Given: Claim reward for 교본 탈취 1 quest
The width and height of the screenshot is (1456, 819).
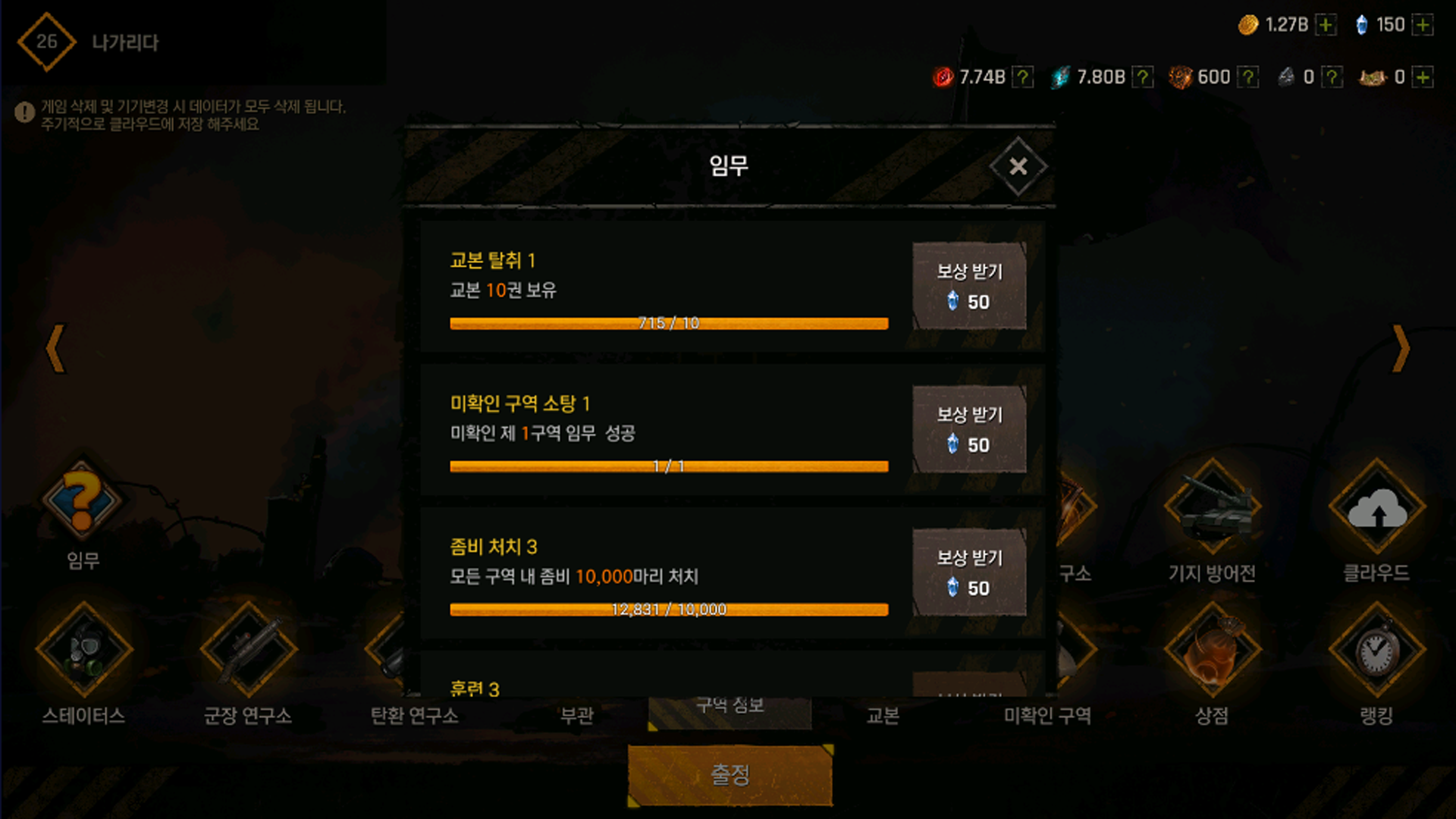Looking at the screenshot, I should coord(969,286).
